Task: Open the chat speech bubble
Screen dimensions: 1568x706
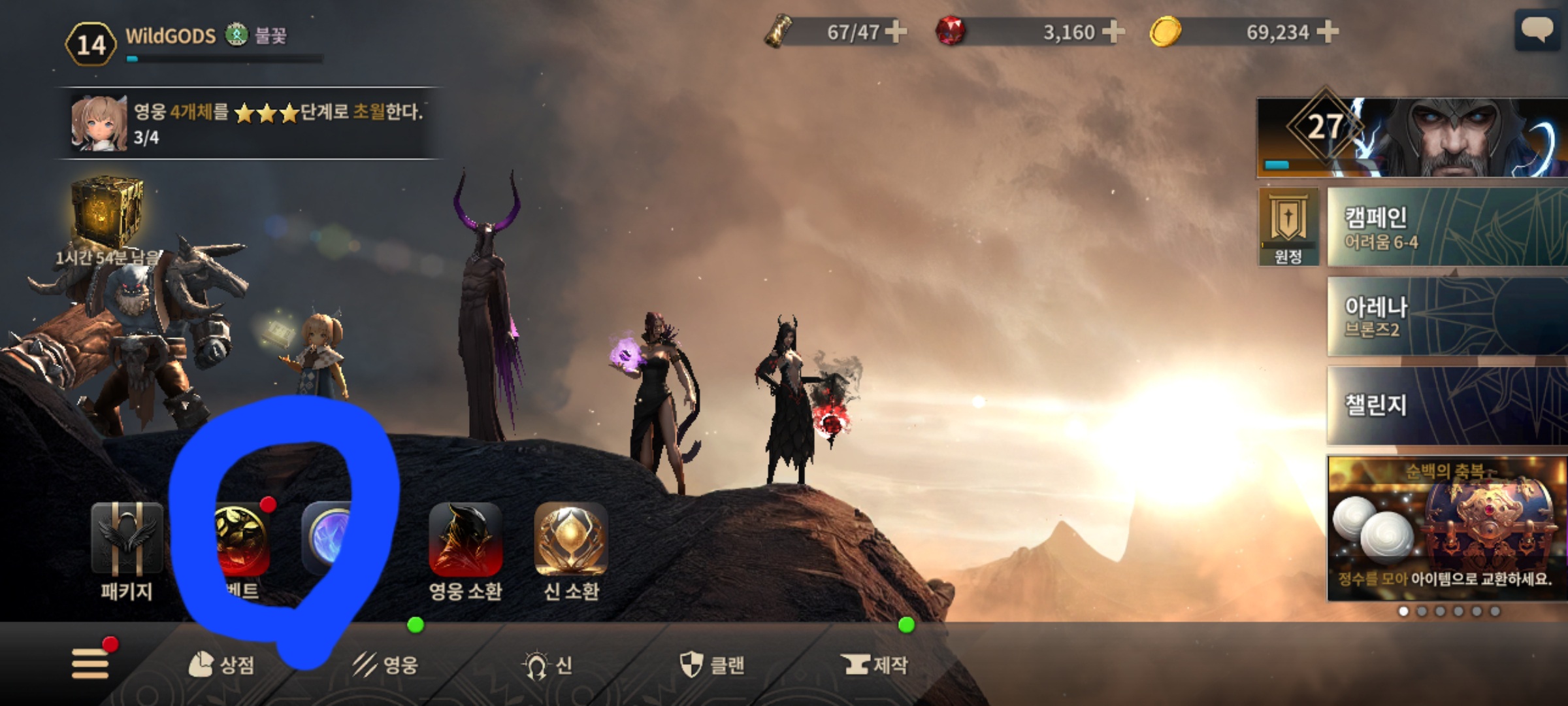Action: pyautogui.click(x=1537, y=30)
